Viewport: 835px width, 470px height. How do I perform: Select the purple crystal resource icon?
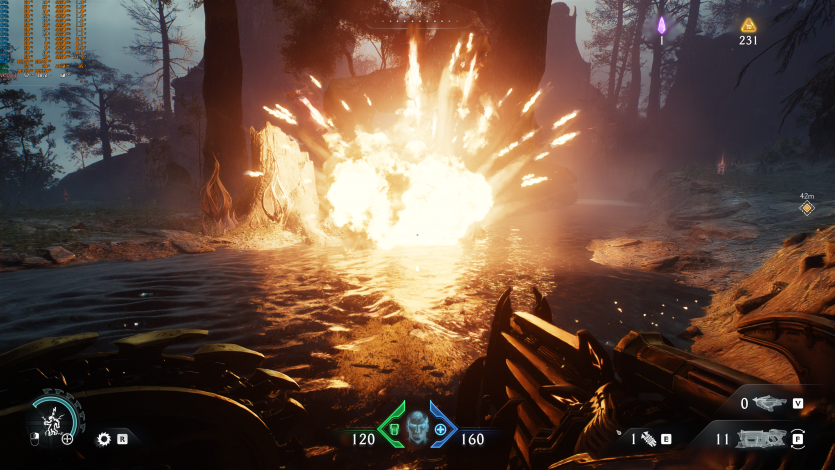(661, 25)
